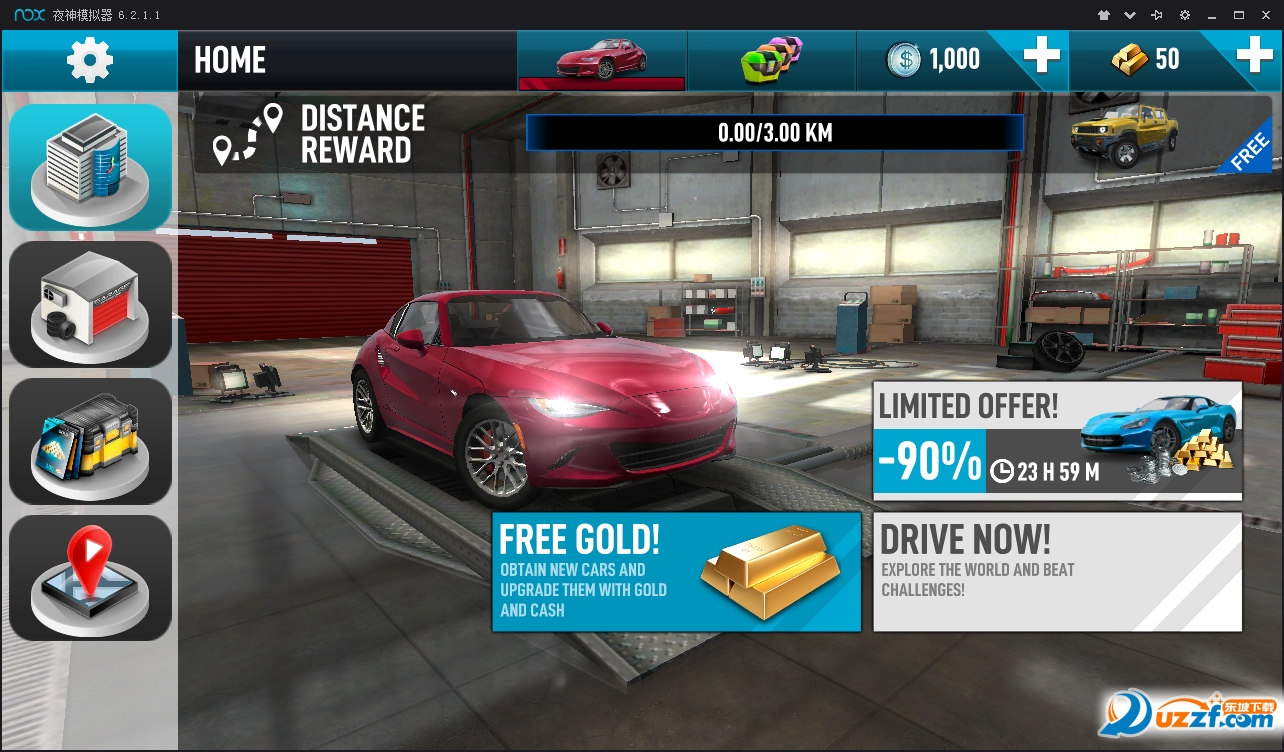Open the card packs sidebar icon

(x=89, y=440)
